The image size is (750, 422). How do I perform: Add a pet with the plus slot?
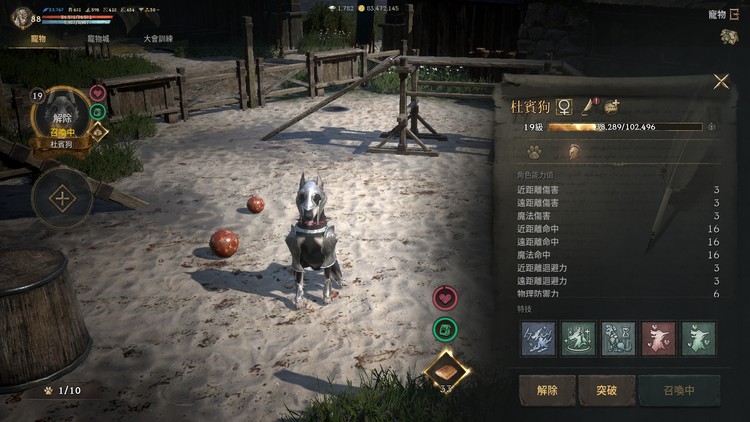coord(62,197)
